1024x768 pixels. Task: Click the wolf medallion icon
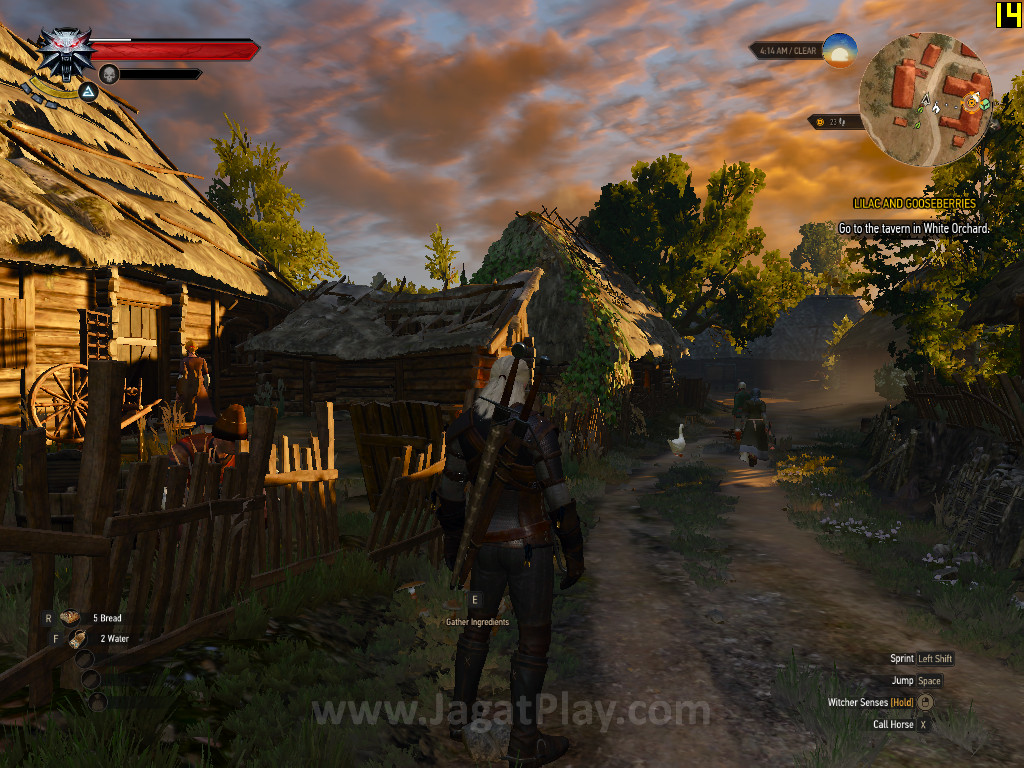[x=65, y=52]
